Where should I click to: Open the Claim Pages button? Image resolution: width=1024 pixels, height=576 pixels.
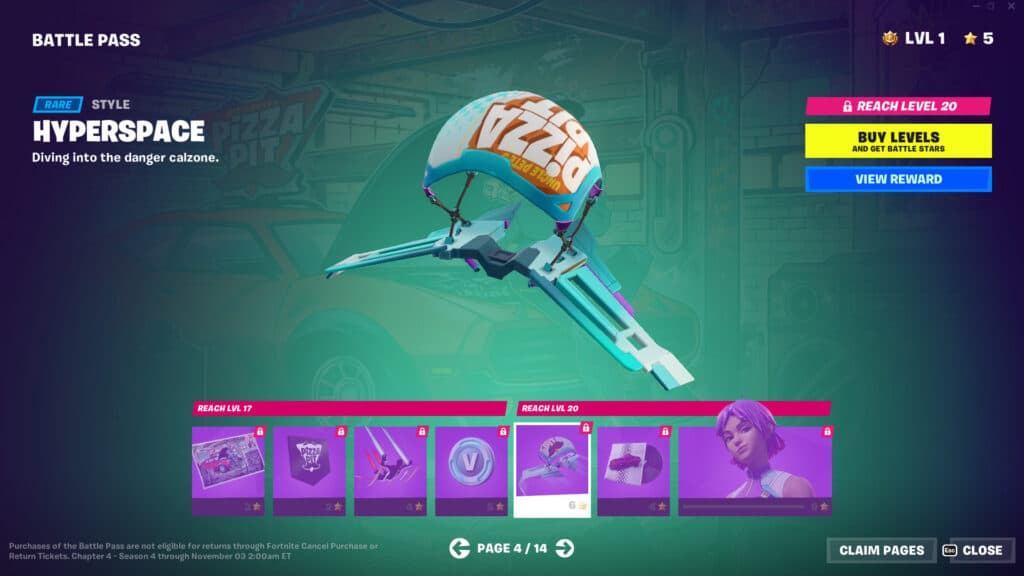(x=881, y=550)
